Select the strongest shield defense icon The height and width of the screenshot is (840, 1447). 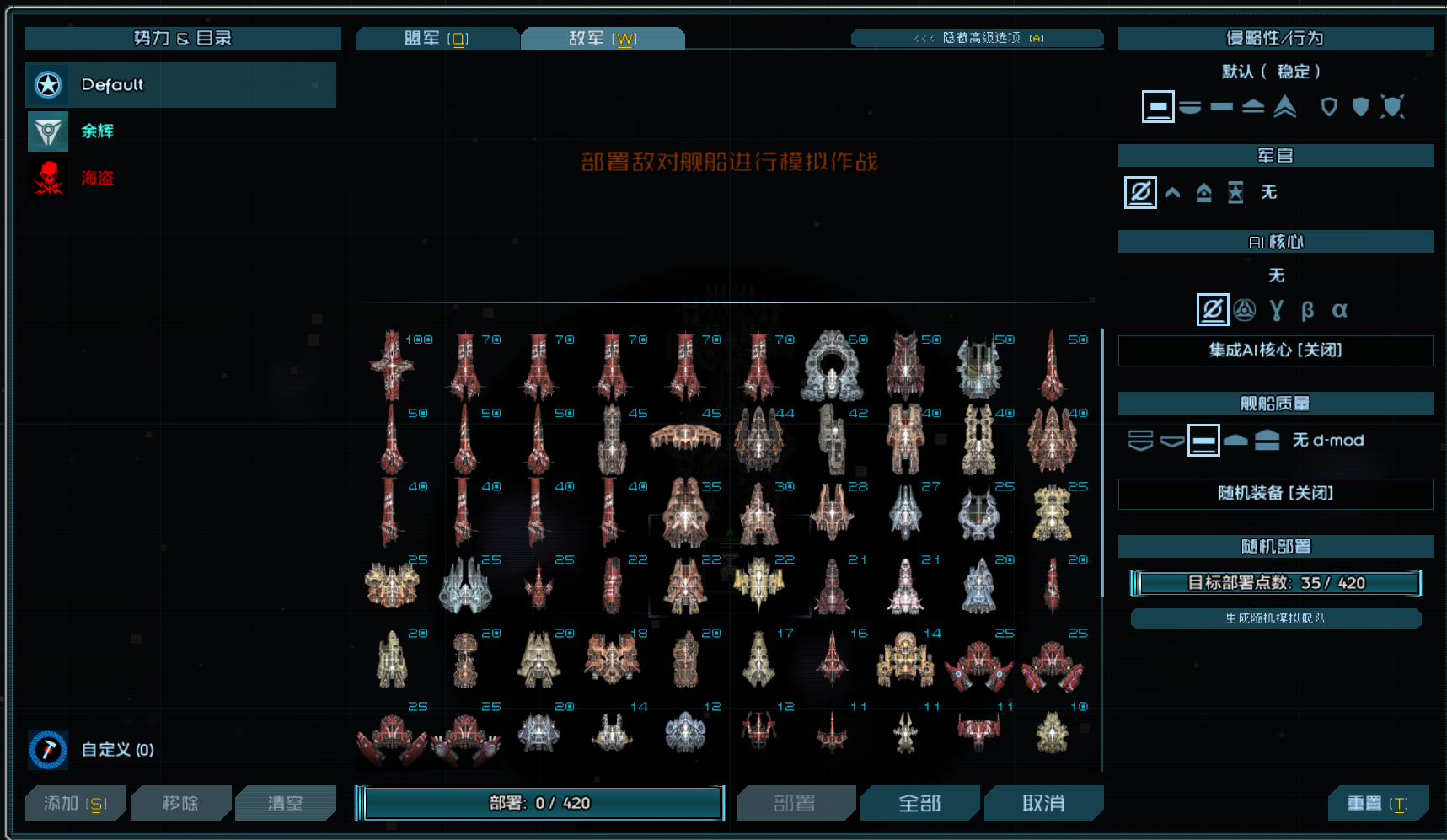[1391, 106]
